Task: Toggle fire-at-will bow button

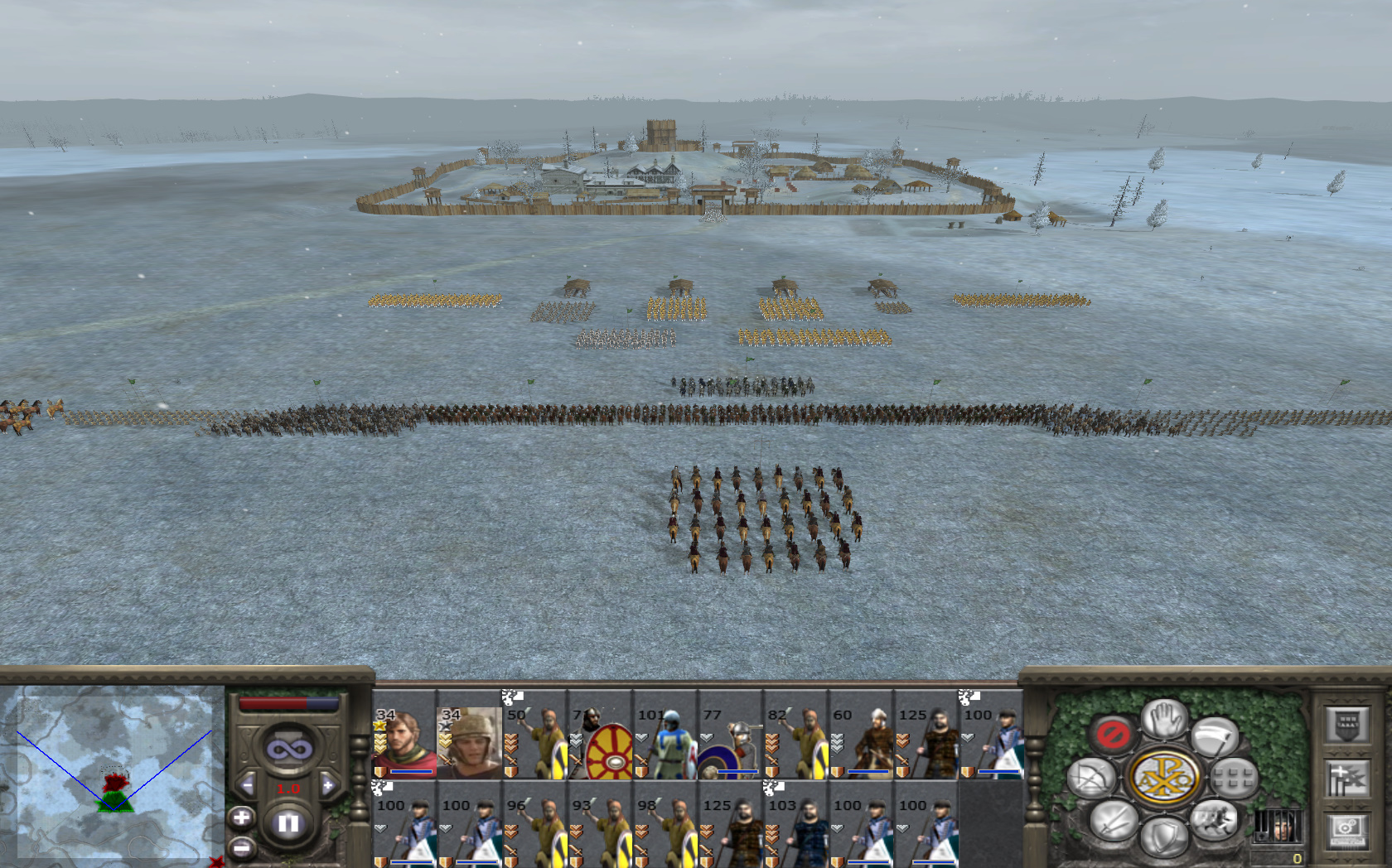Action: coord(1090,779)
